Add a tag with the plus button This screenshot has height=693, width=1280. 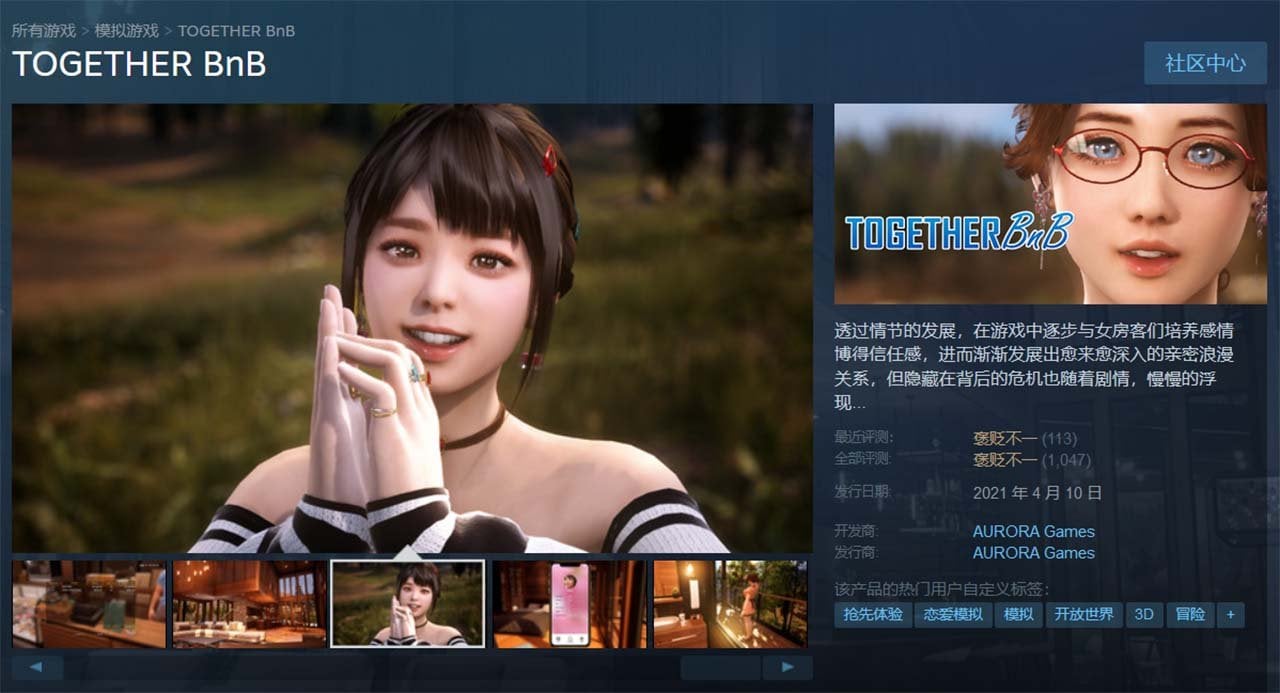pos(1230,614)
